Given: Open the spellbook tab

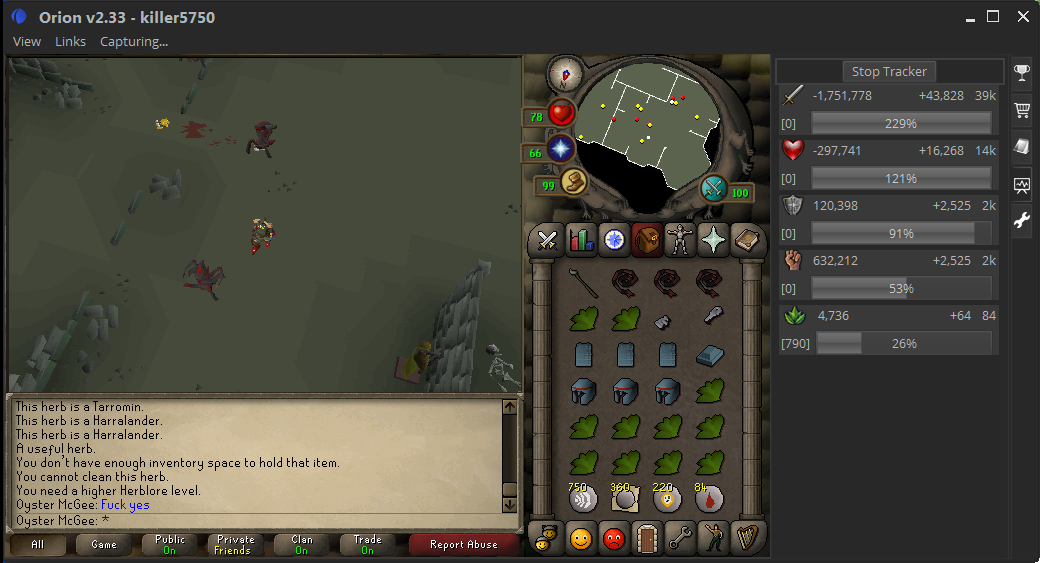Looking at the screenshot, I should pos(747,240).
